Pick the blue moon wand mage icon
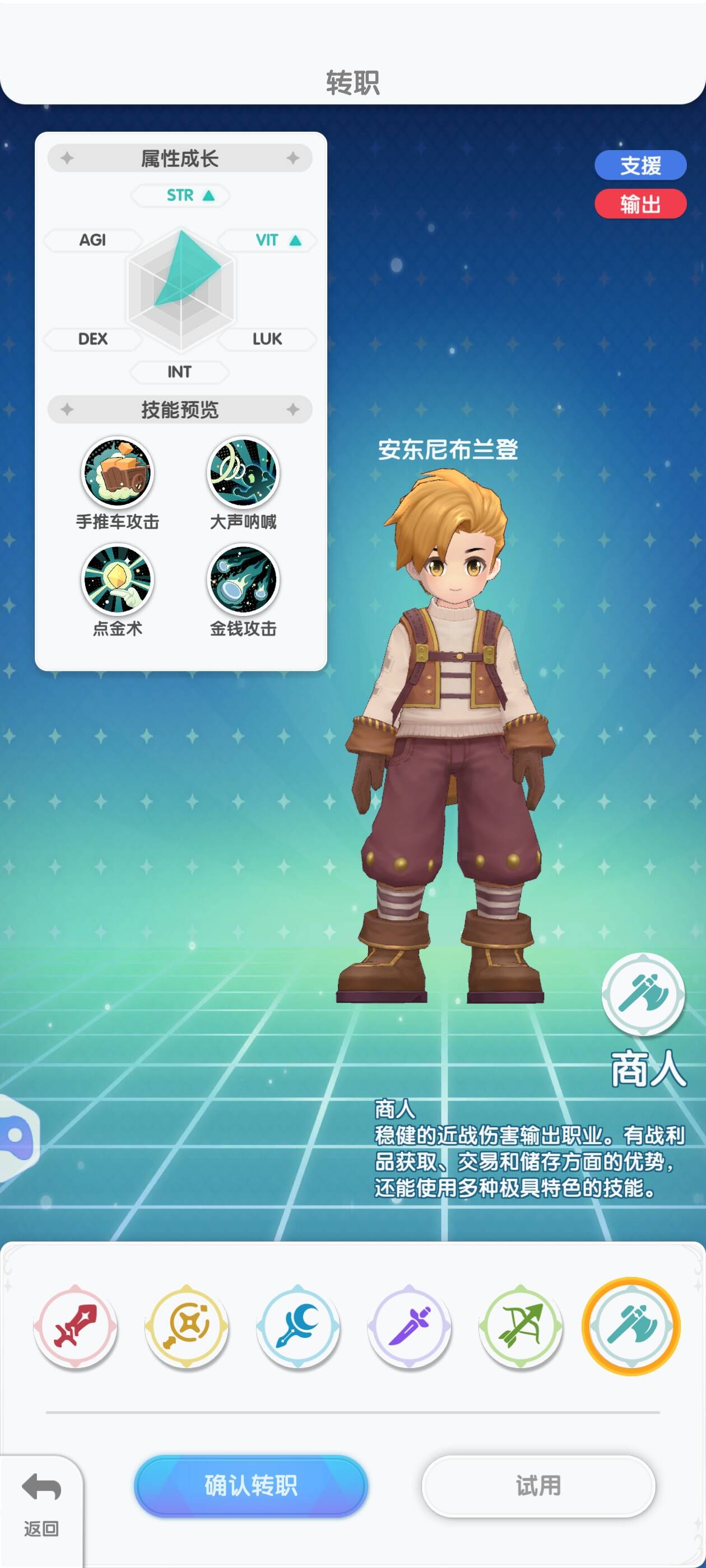This screenshot has width=706, height=1568. [x=298, y=1327]
